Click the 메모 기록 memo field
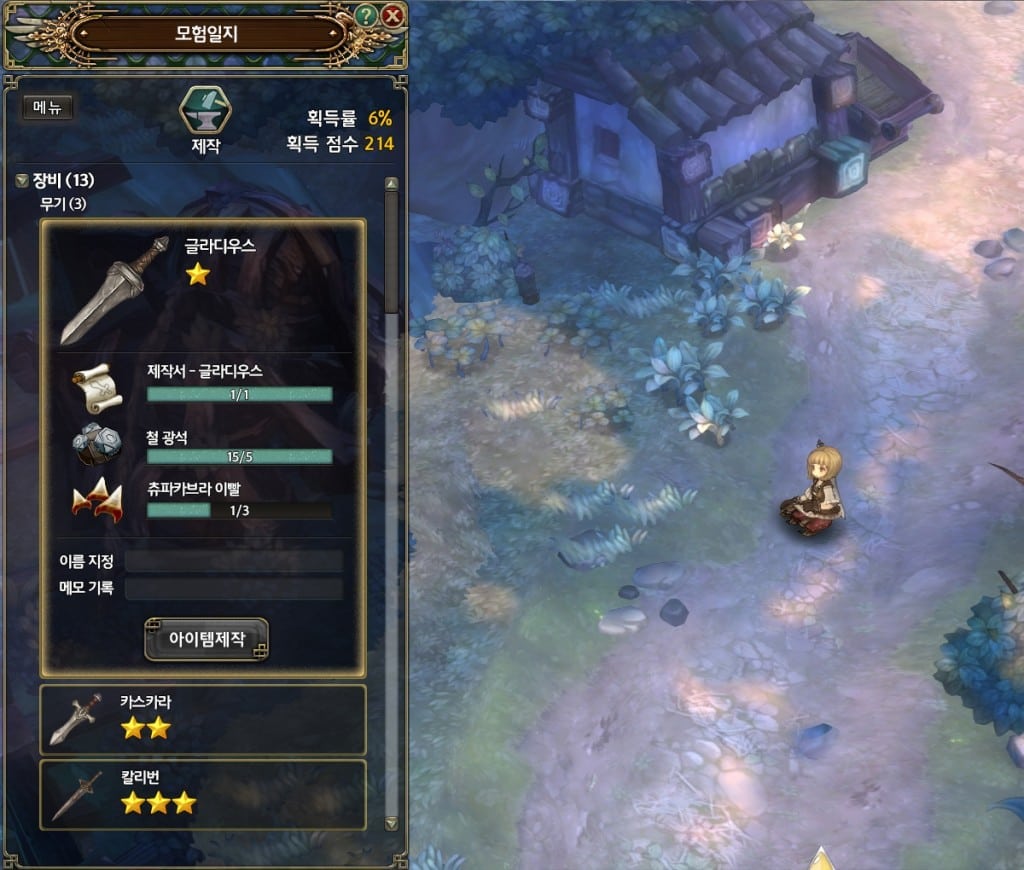 point(233,588)
